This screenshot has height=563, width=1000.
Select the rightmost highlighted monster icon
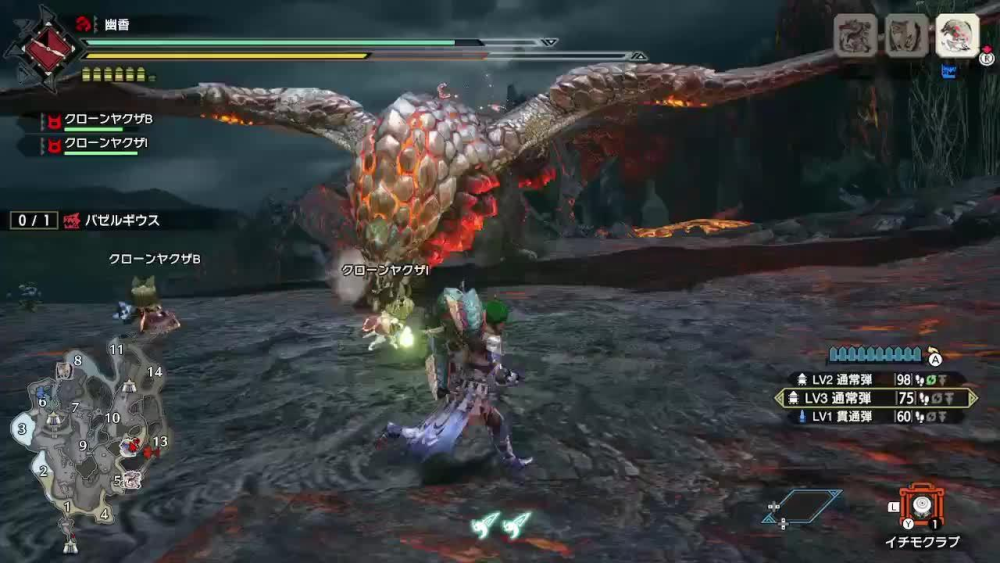click(x=957, y=36)
